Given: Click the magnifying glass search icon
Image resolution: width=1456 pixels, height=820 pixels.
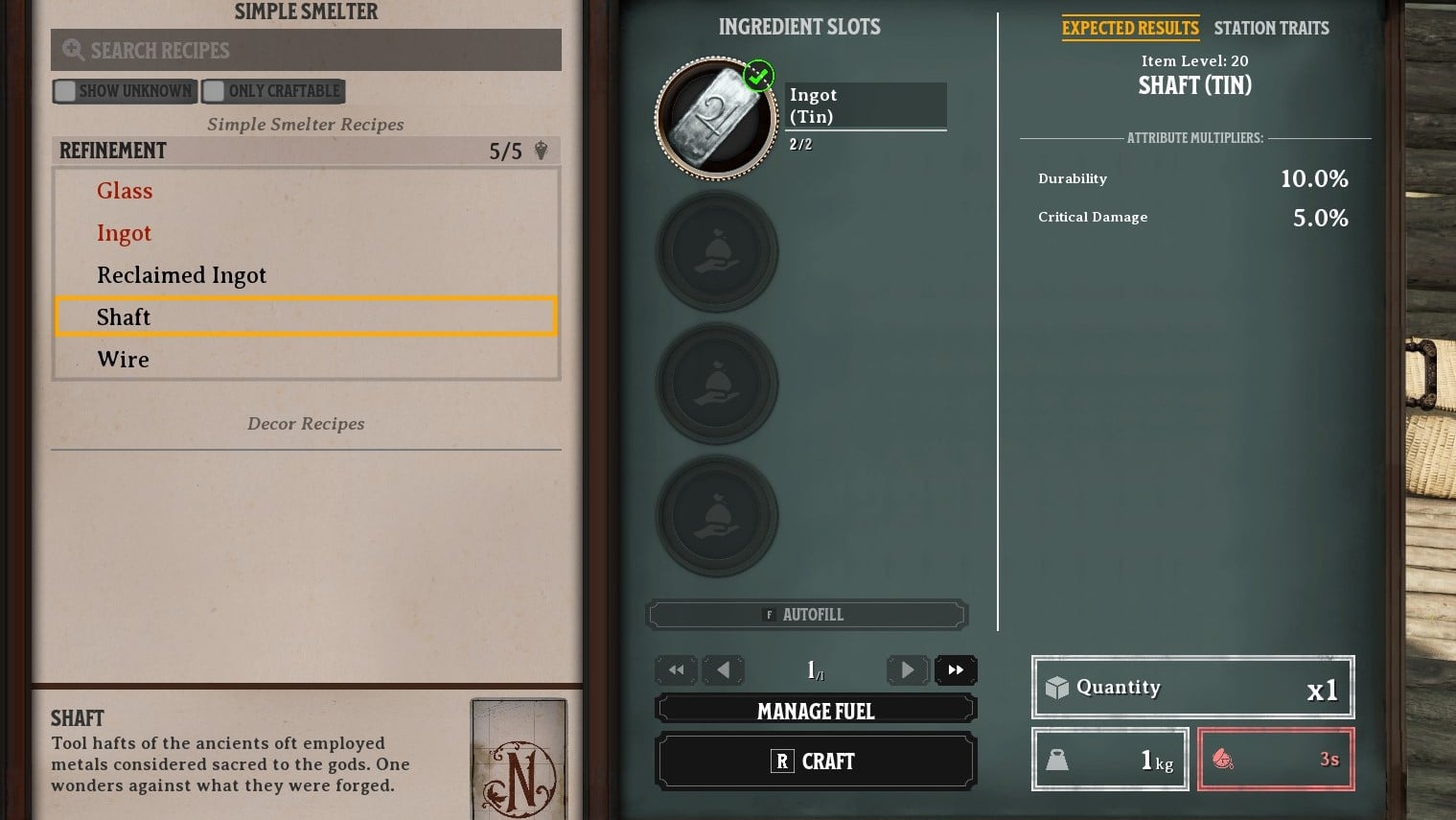Looking at the screenshot, I should click(x=74, y=50).
